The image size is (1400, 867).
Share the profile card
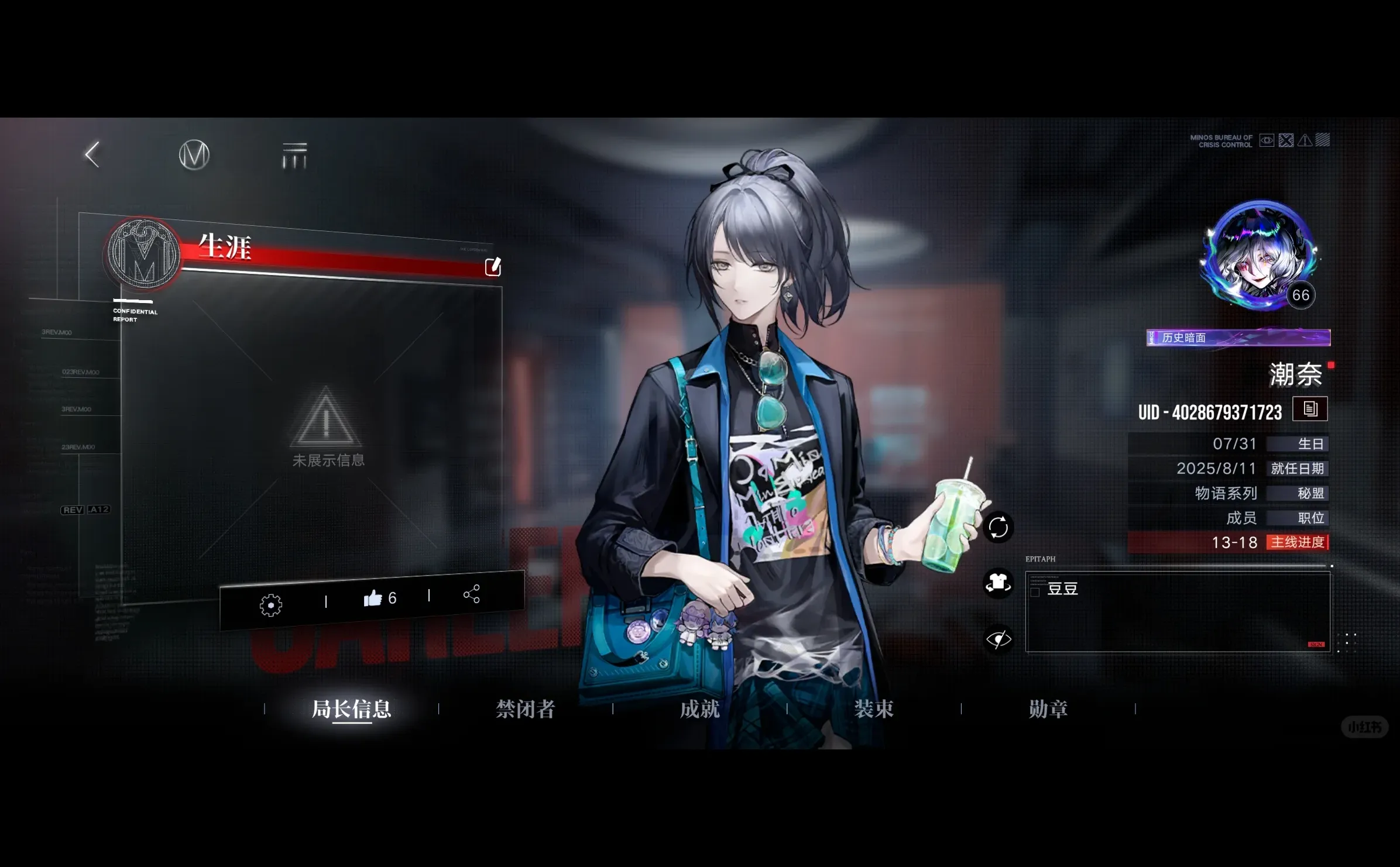coord(472,594)
